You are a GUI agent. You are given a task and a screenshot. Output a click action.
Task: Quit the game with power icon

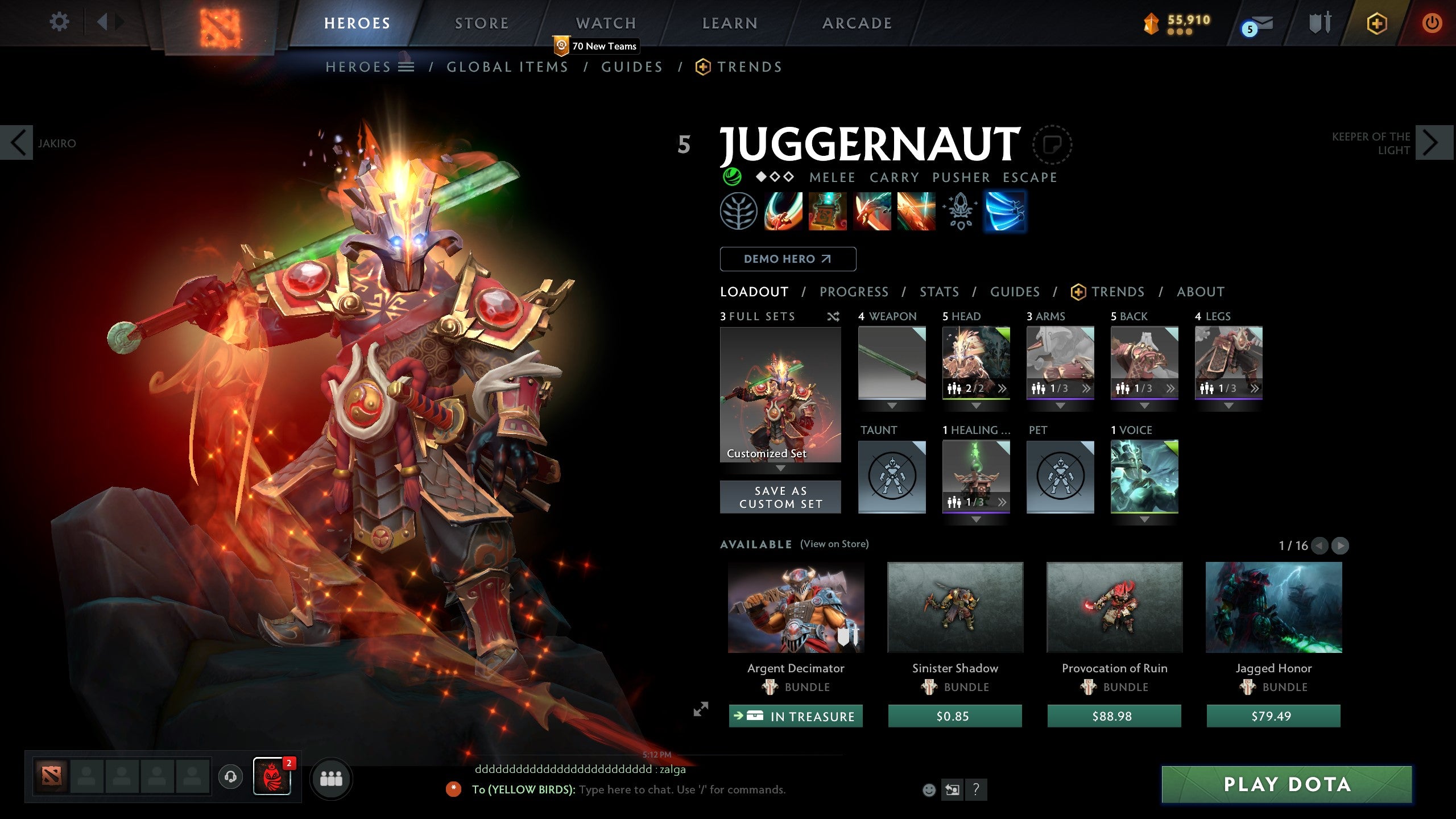1432,23
